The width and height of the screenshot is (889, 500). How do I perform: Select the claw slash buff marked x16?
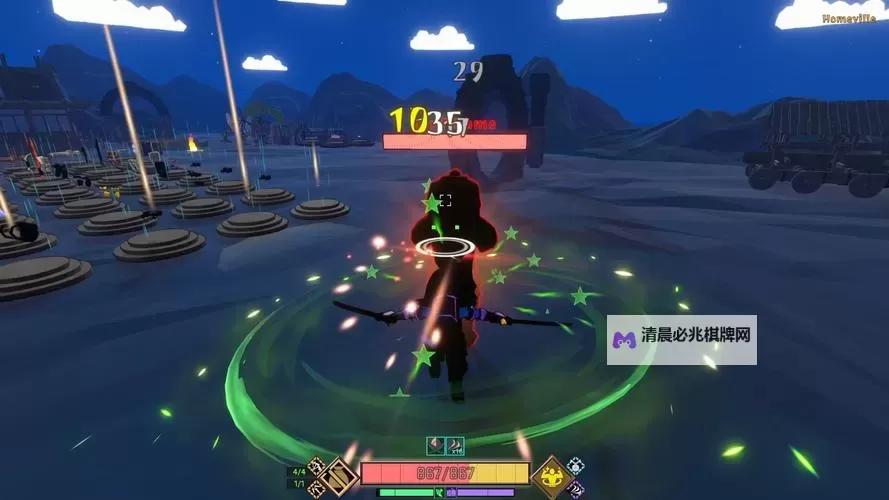tap(455, 446)
